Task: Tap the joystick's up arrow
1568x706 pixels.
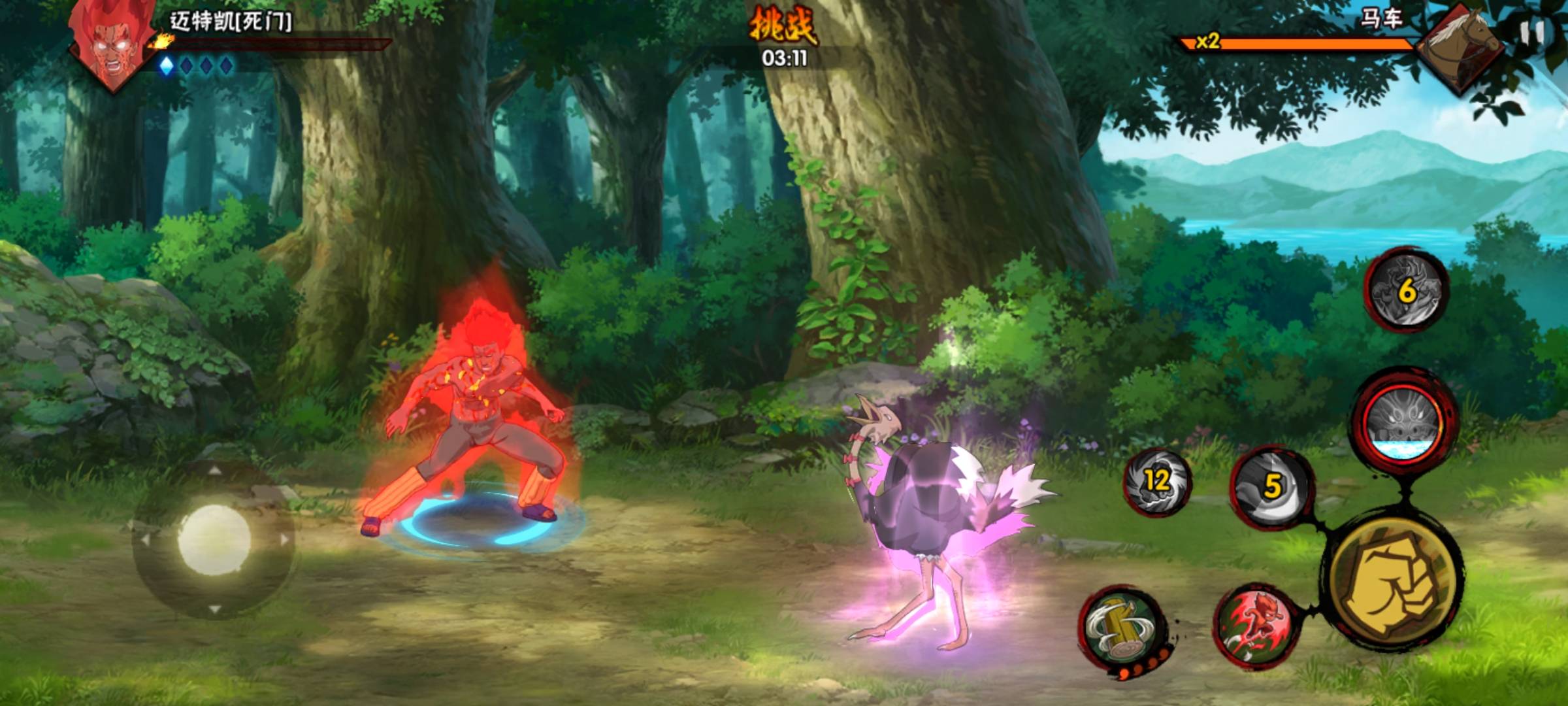Action: pos(214,469)
